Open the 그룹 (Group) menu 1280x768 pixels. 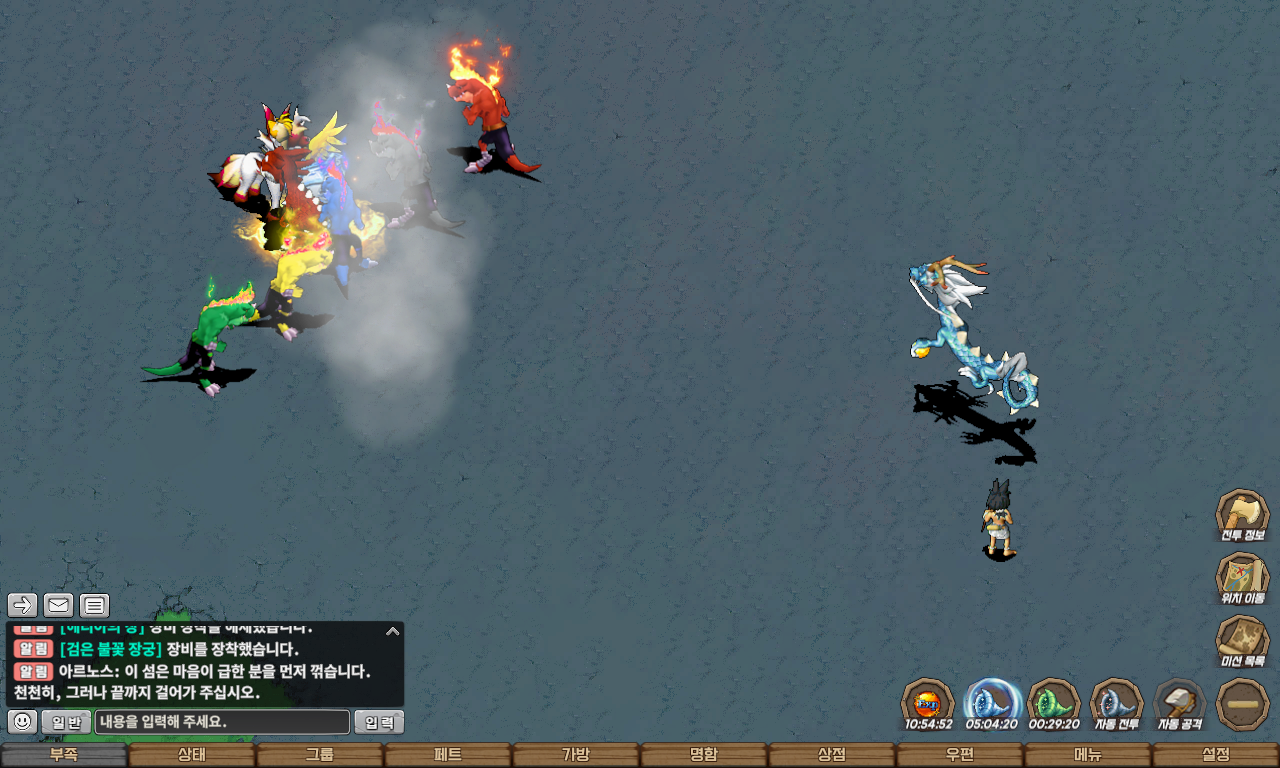(x=320, y=755)
